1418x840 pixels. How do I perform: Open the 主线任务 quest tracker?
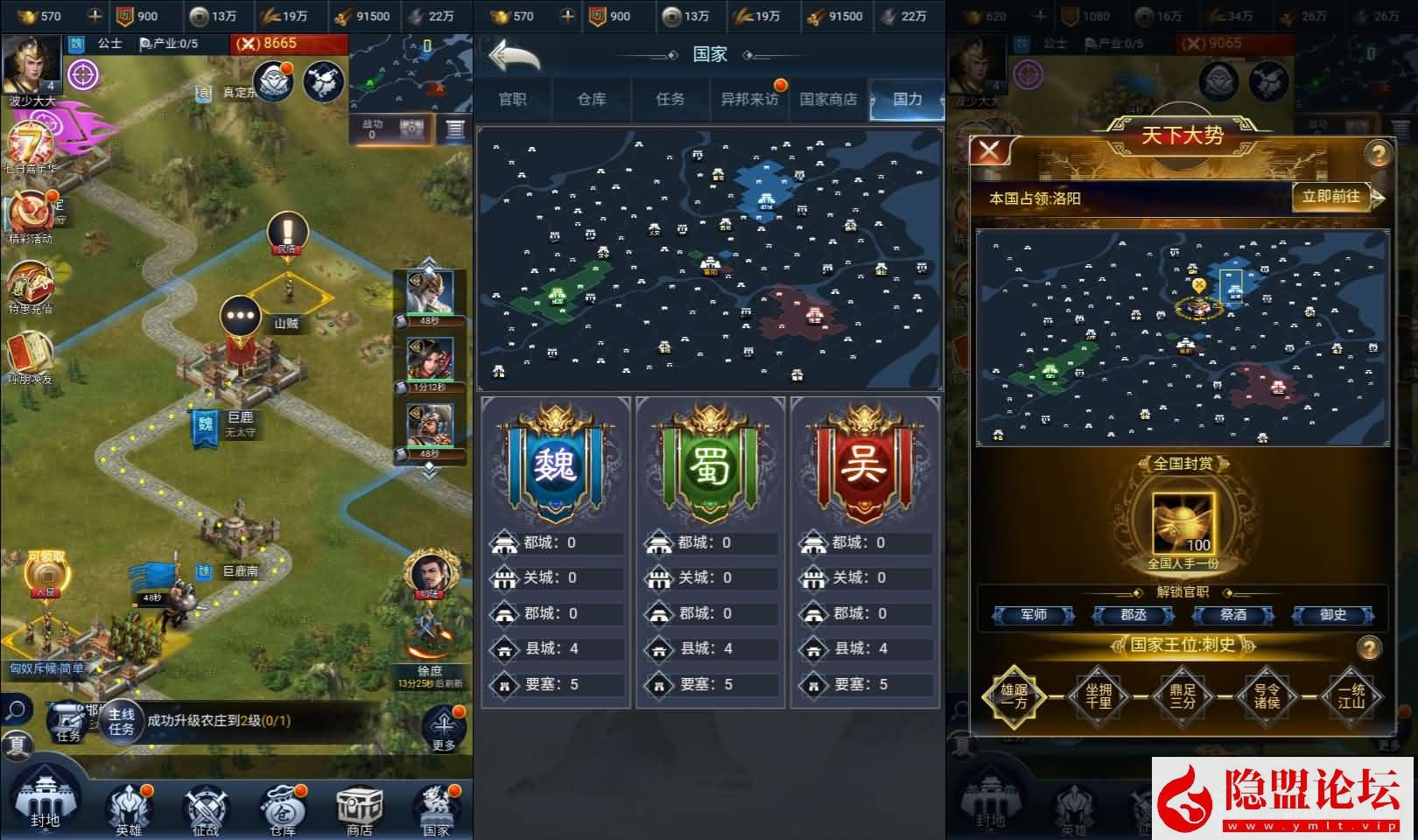pos(122,722)
